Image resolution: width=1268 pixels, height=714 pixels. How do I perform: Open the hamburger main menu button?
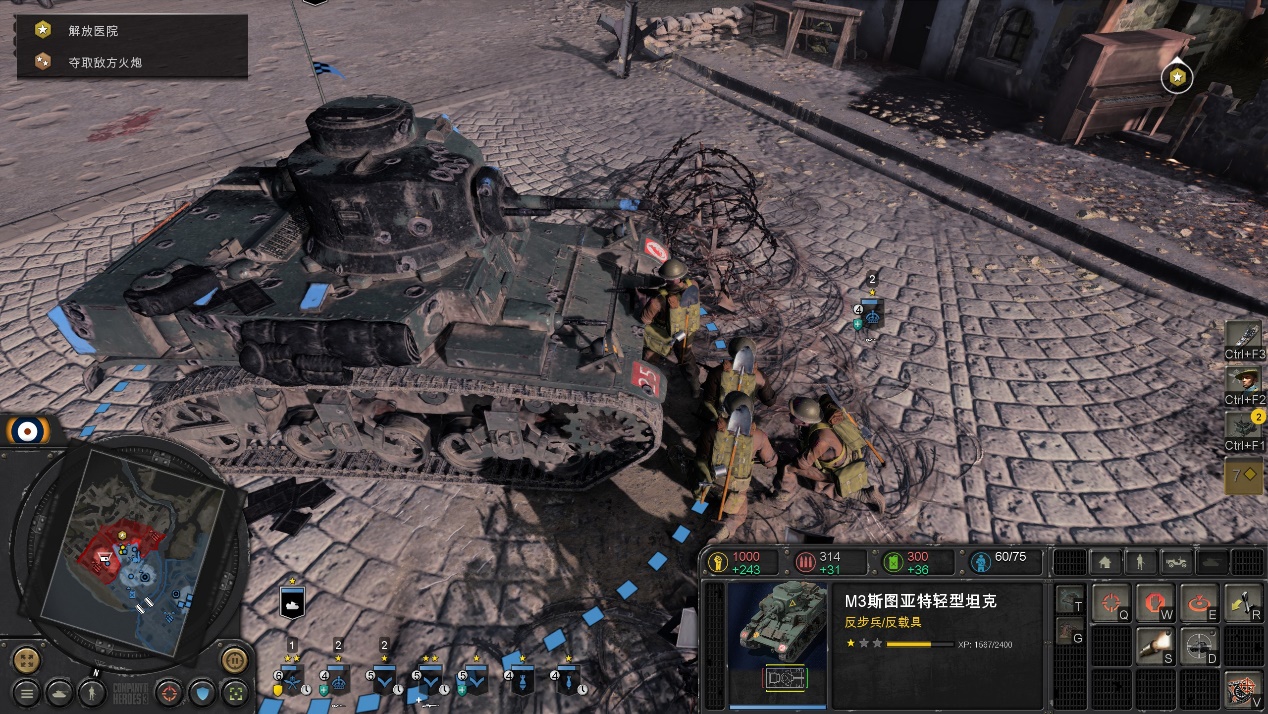click(27, 691)
